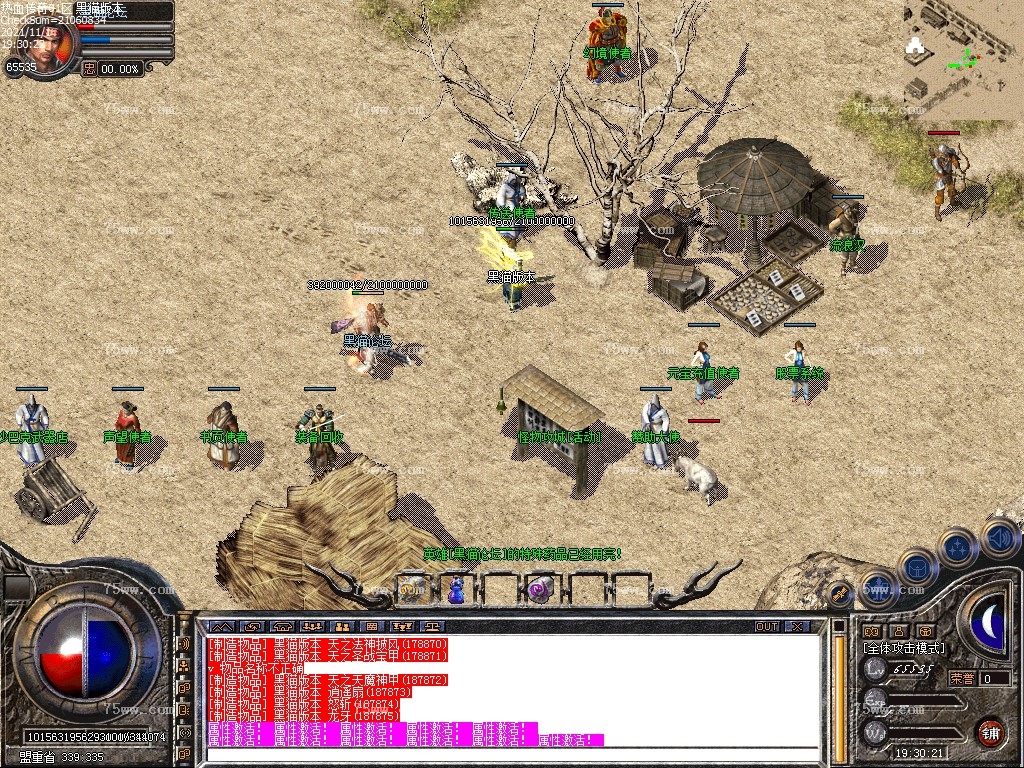Click the 荣誉 honor label
Viewport: 1024px width, 768px height.
[x=962, y=678]
